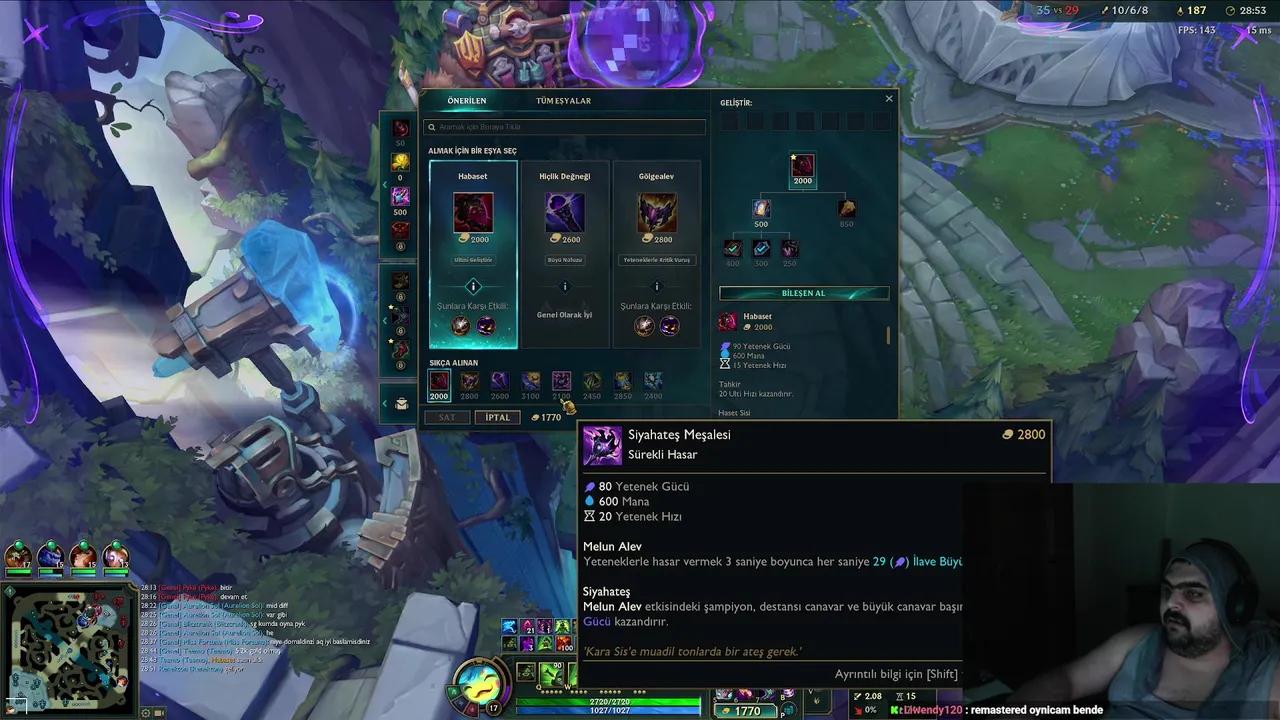The height and width of the screenshot is (720, 1280).
Task: Click the 500-gold component in the upgrade tree
Action: tap(761, 208)
